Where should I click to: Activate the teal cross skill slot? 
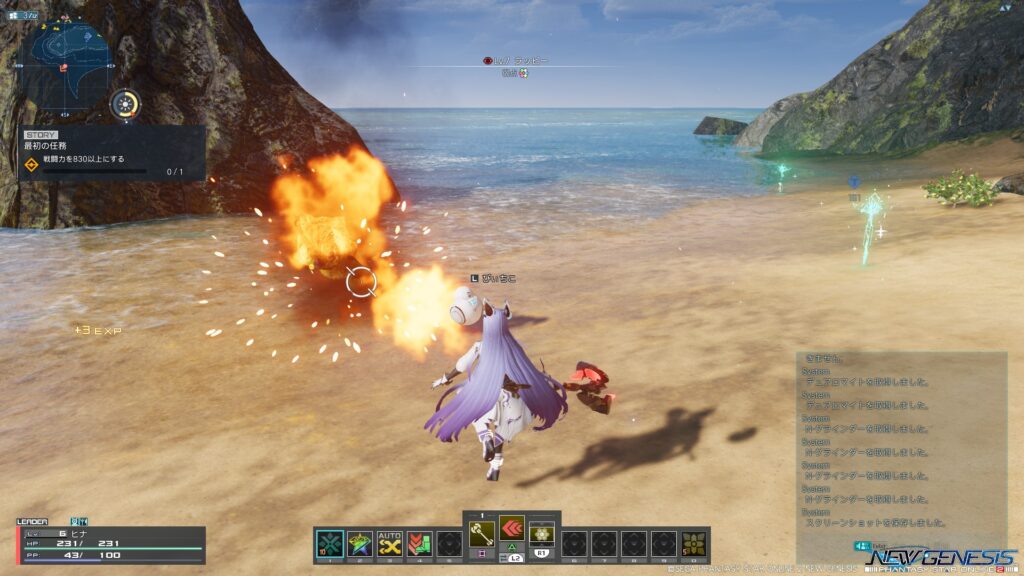[330, 544]
